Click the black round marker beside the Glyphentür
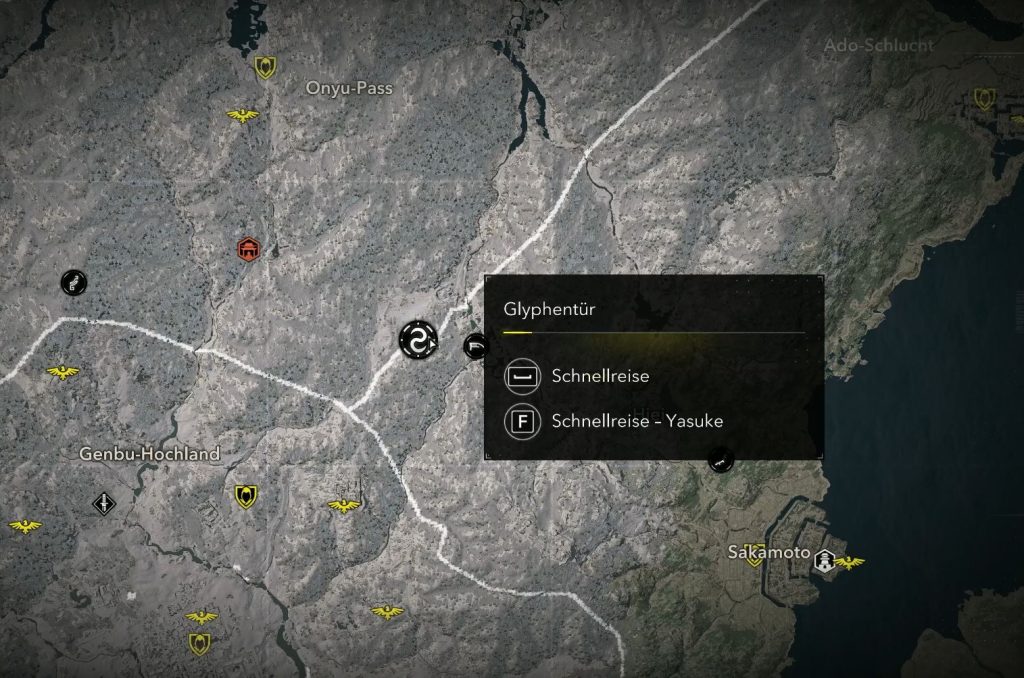1024x678 pixels. tap(475, 345)
